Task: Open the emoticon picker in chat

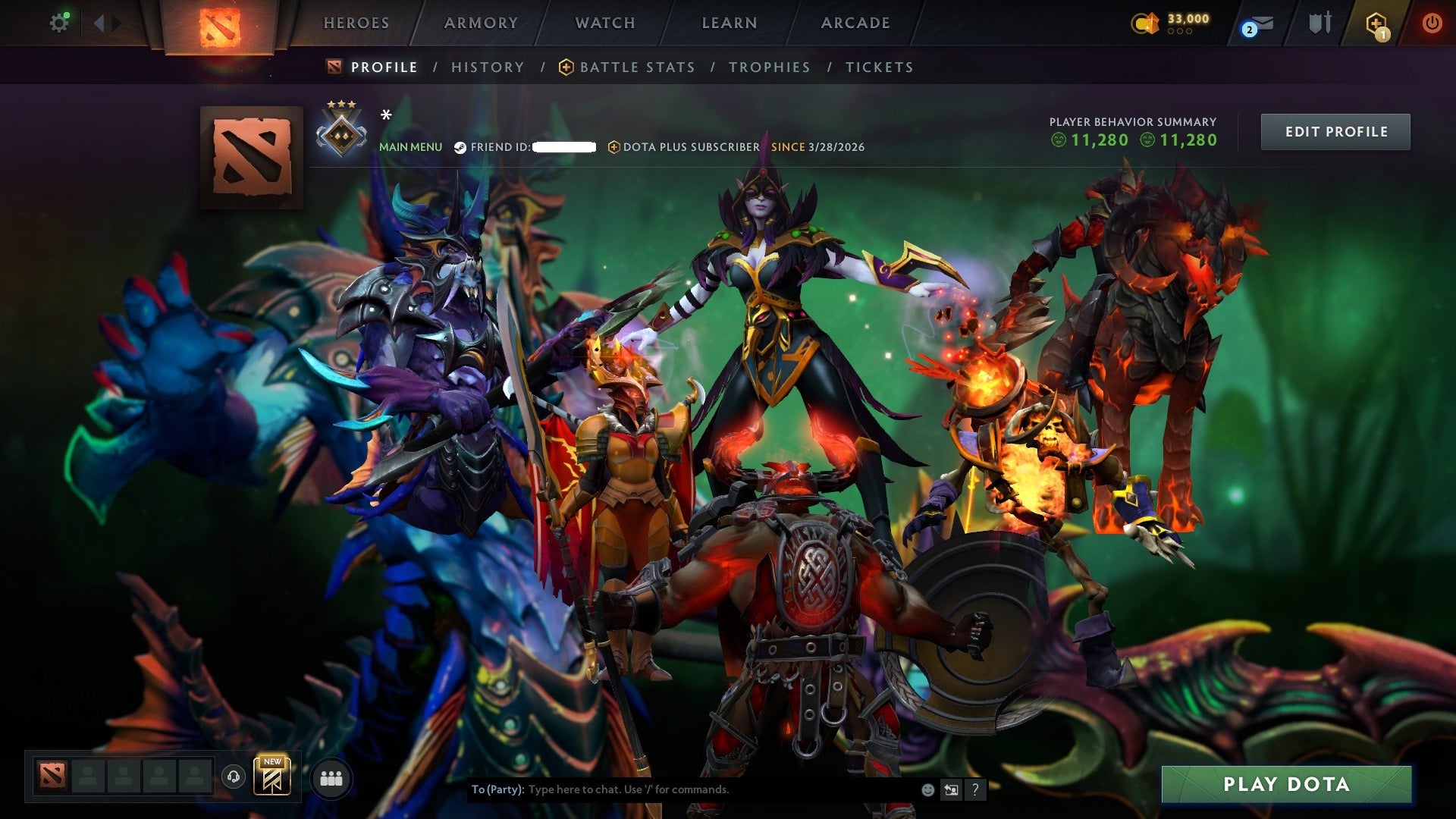Action: point(927,789)
